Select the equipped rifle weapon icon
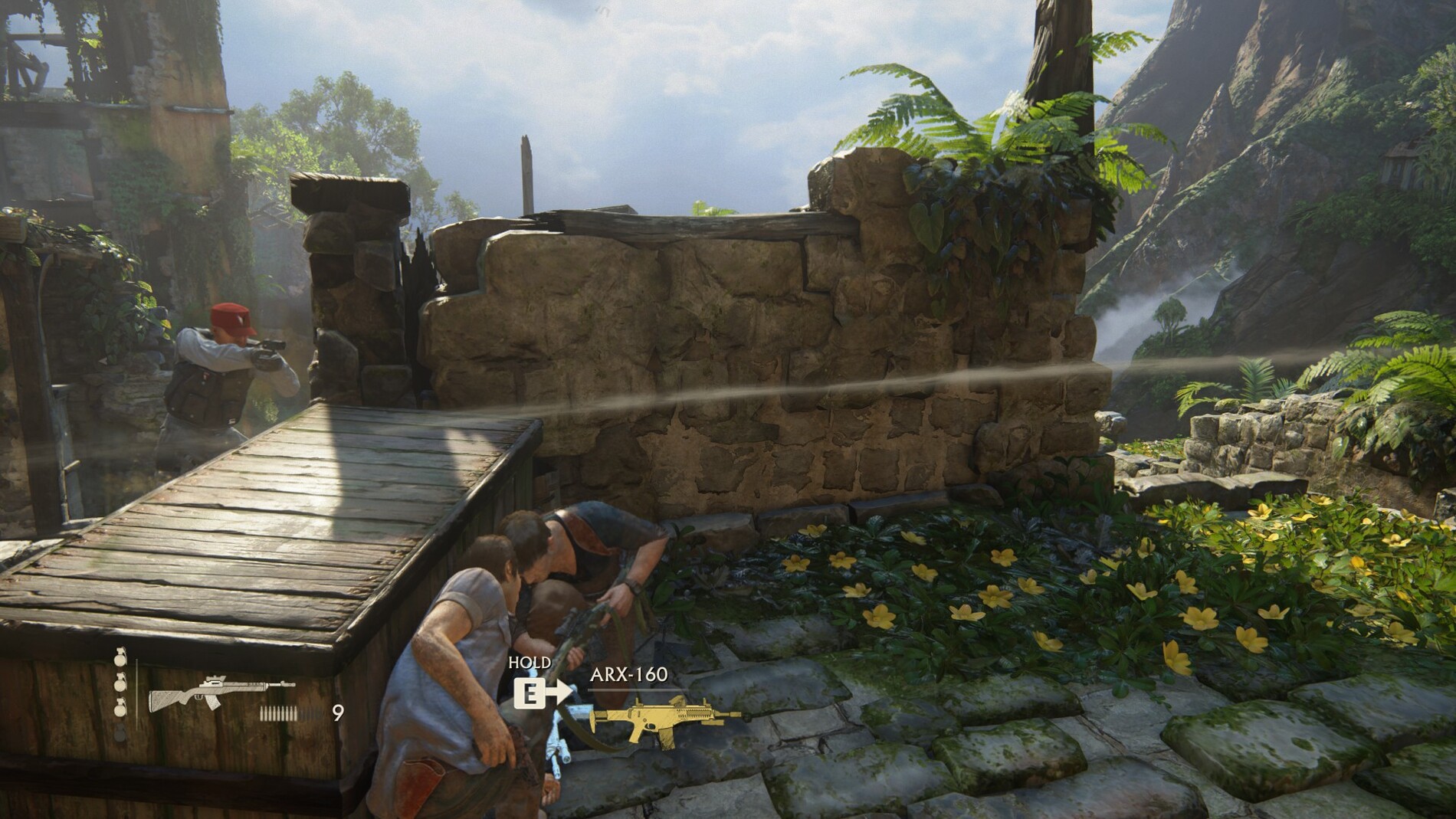Screen dimensions: 1456x819 pos(221,694)
